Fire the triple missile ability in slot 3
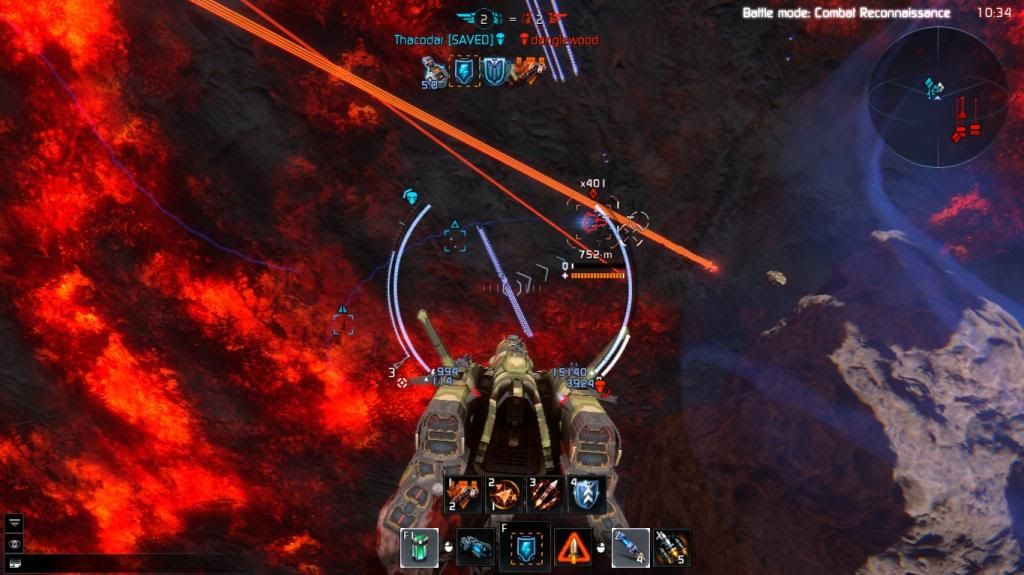The height and width of the screenshot is (575, 1024). (544, 494)
